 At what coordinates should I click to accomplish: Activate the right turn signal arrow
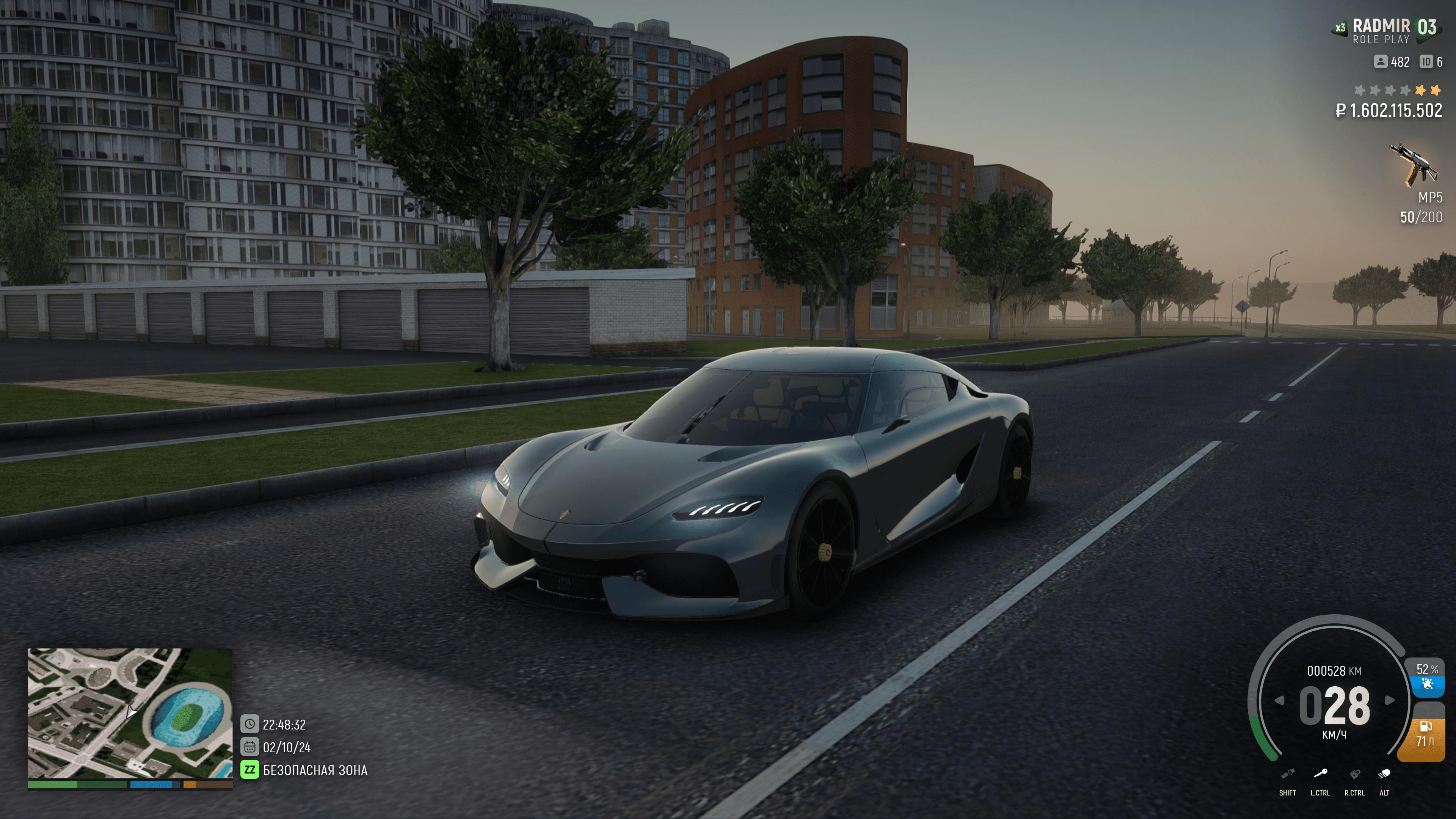coord(1389,701)
